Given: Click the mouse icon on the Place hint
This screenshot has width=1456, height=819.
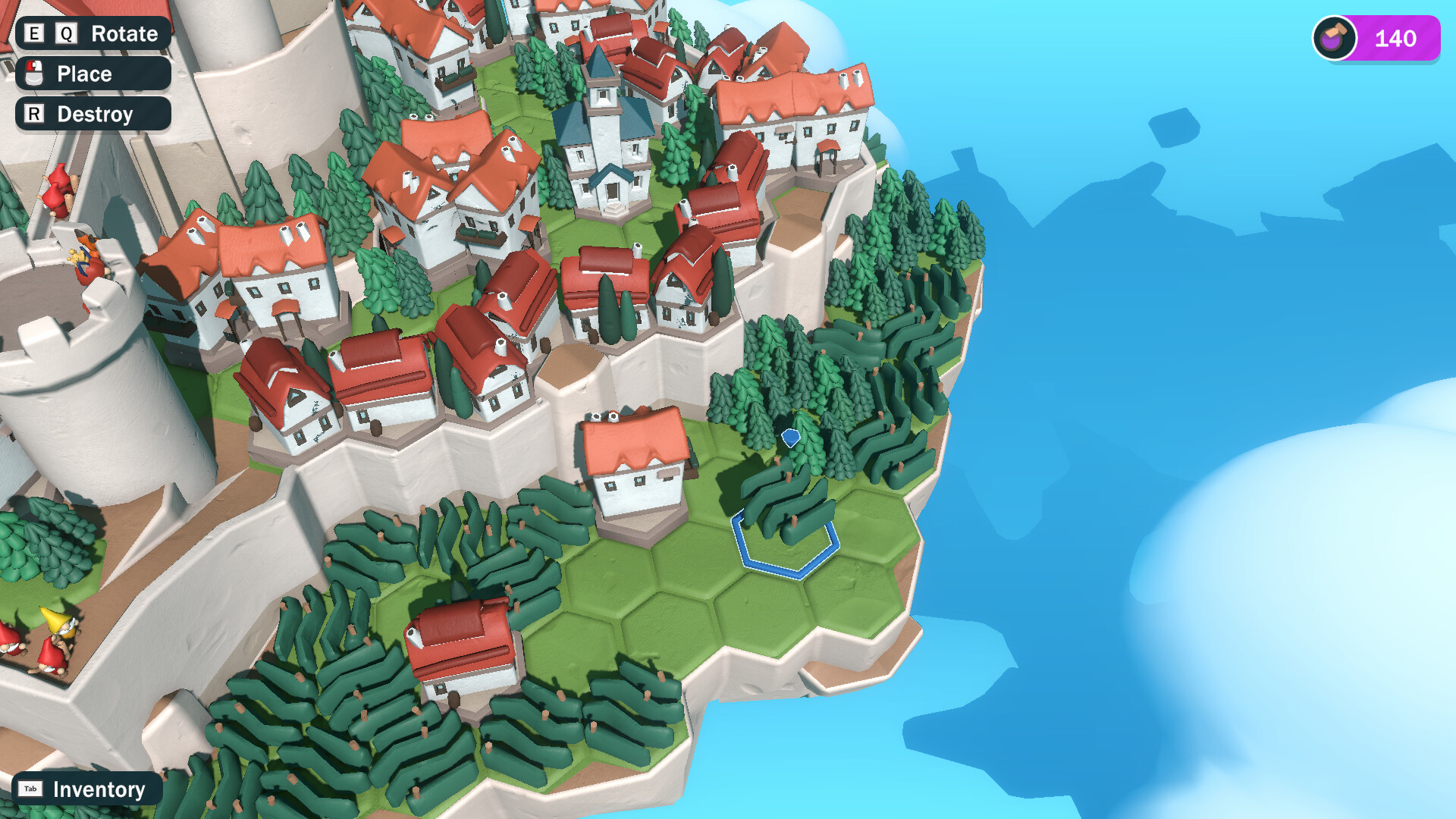Looking at the screenshot, I should pos(33,74).
